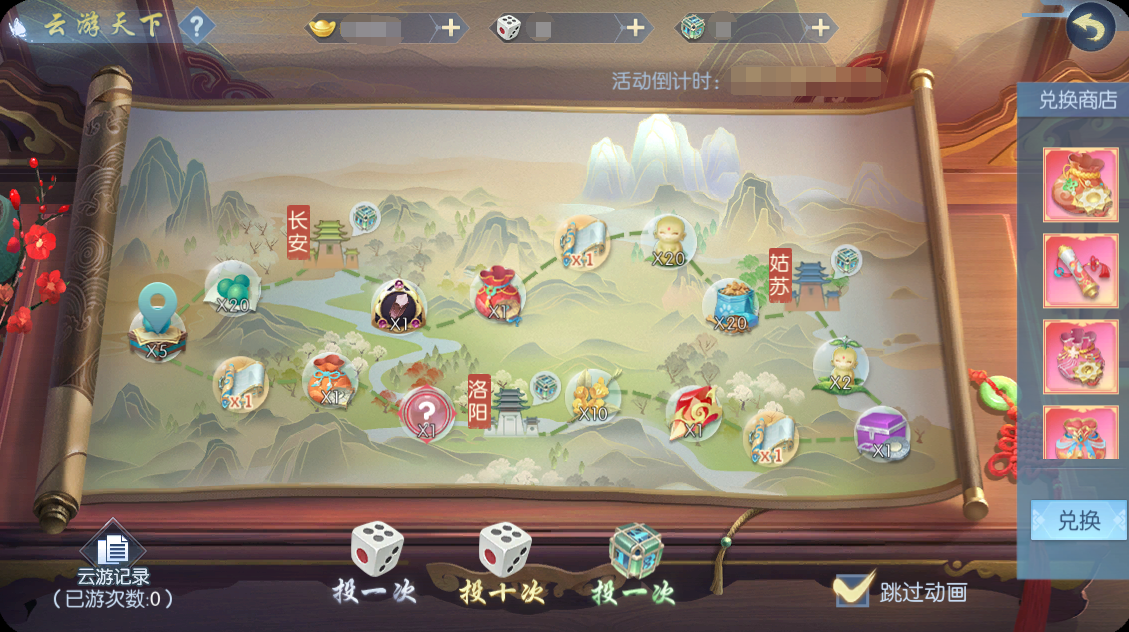The image size is (1129, 632).
Task: Open the help question mark
Action: pos(196,27)
